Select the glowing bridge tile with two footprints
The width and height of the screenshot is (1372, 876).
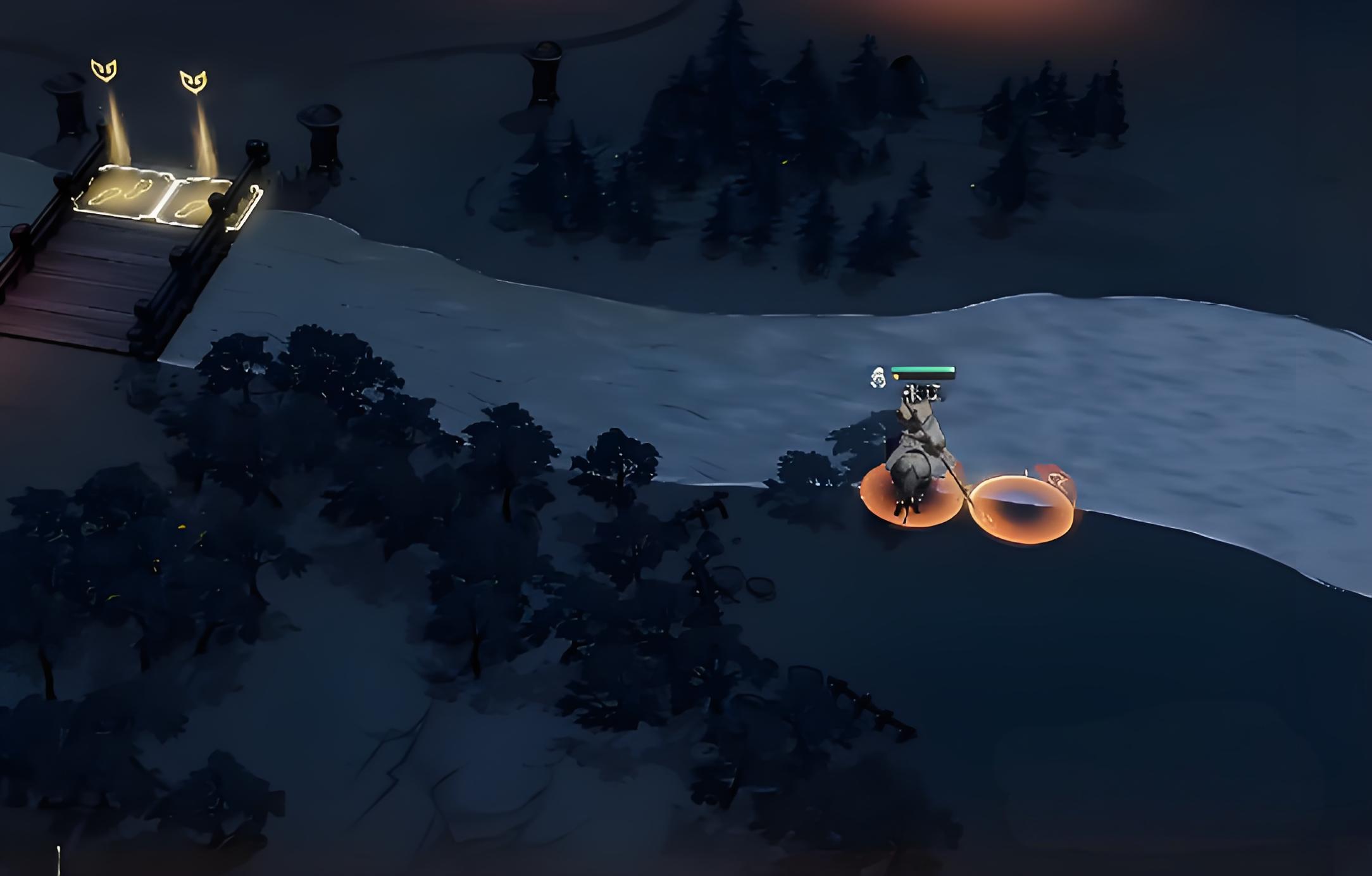tap(122, 191)
